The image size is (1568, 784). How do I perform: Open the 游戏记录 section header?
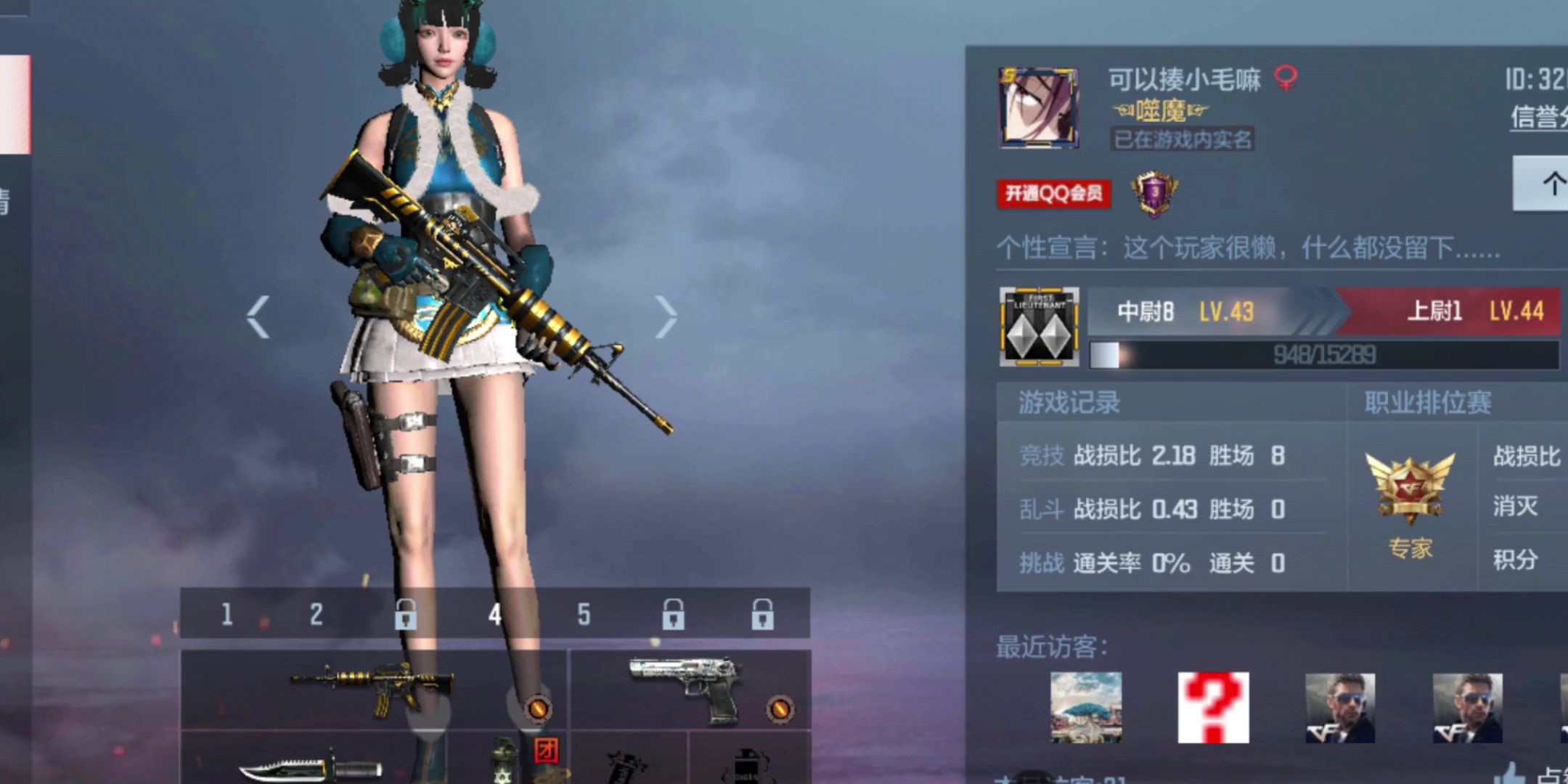coord(1069,402)
